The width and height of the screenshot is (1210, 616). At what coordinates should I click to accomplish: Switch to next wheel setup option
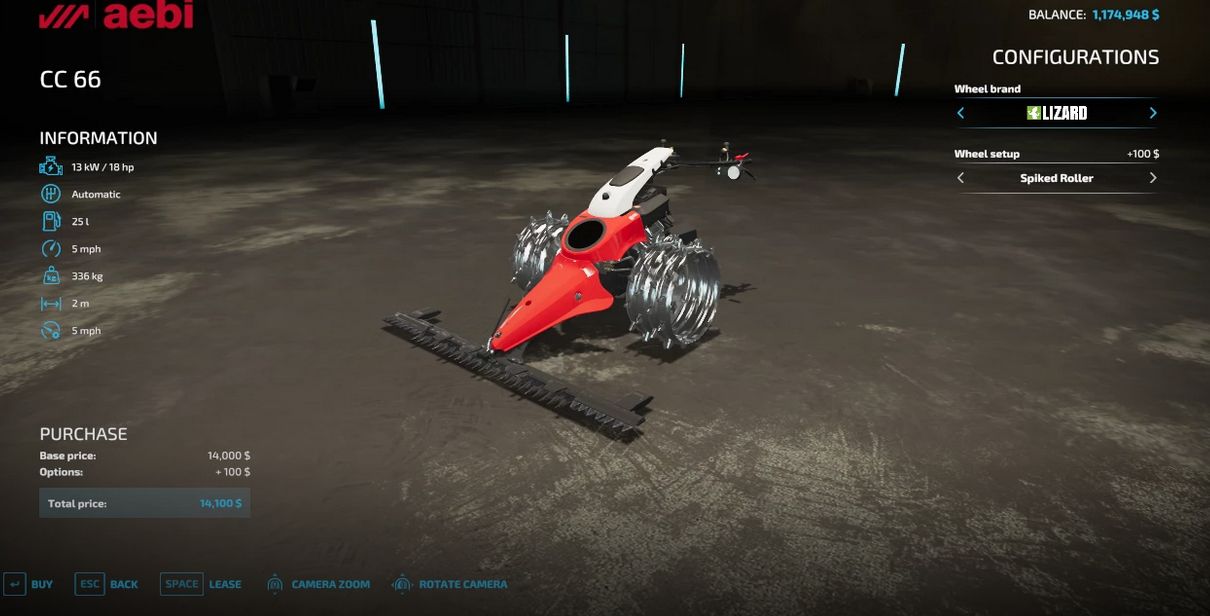[1152, 178]
